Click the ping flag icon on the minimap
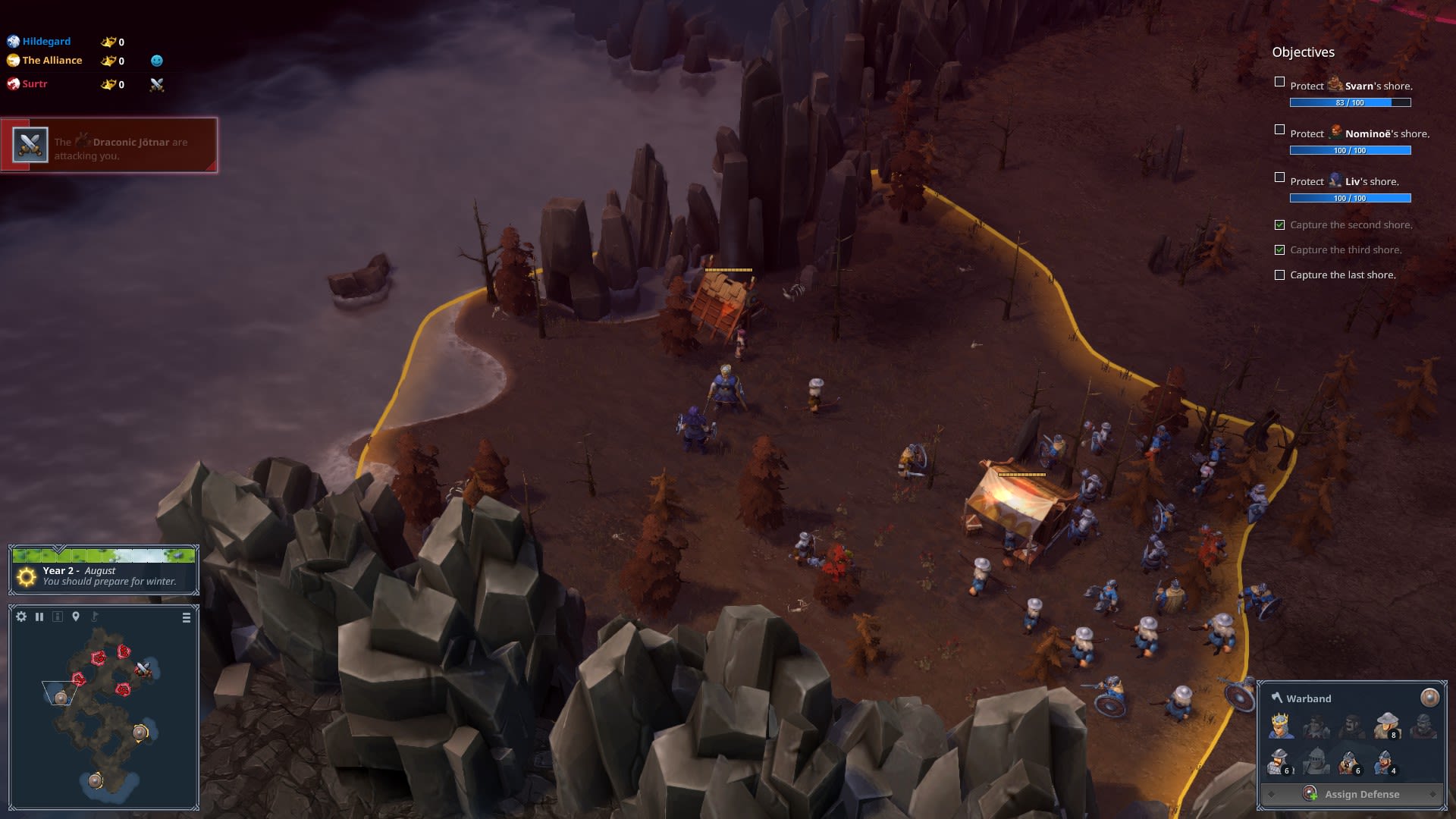The image size is (1456, 819). [x=95, y=617]
